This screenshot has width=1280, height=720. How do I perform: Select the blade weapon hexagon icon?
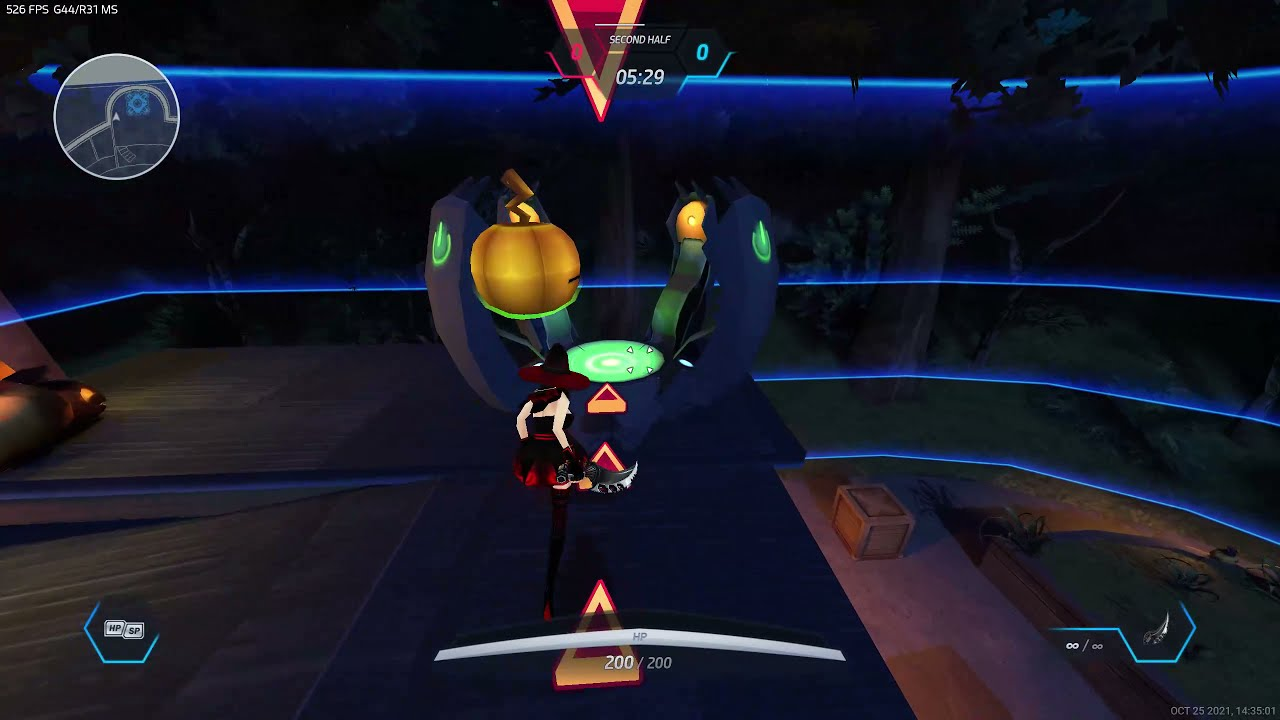click(1157, 631)
